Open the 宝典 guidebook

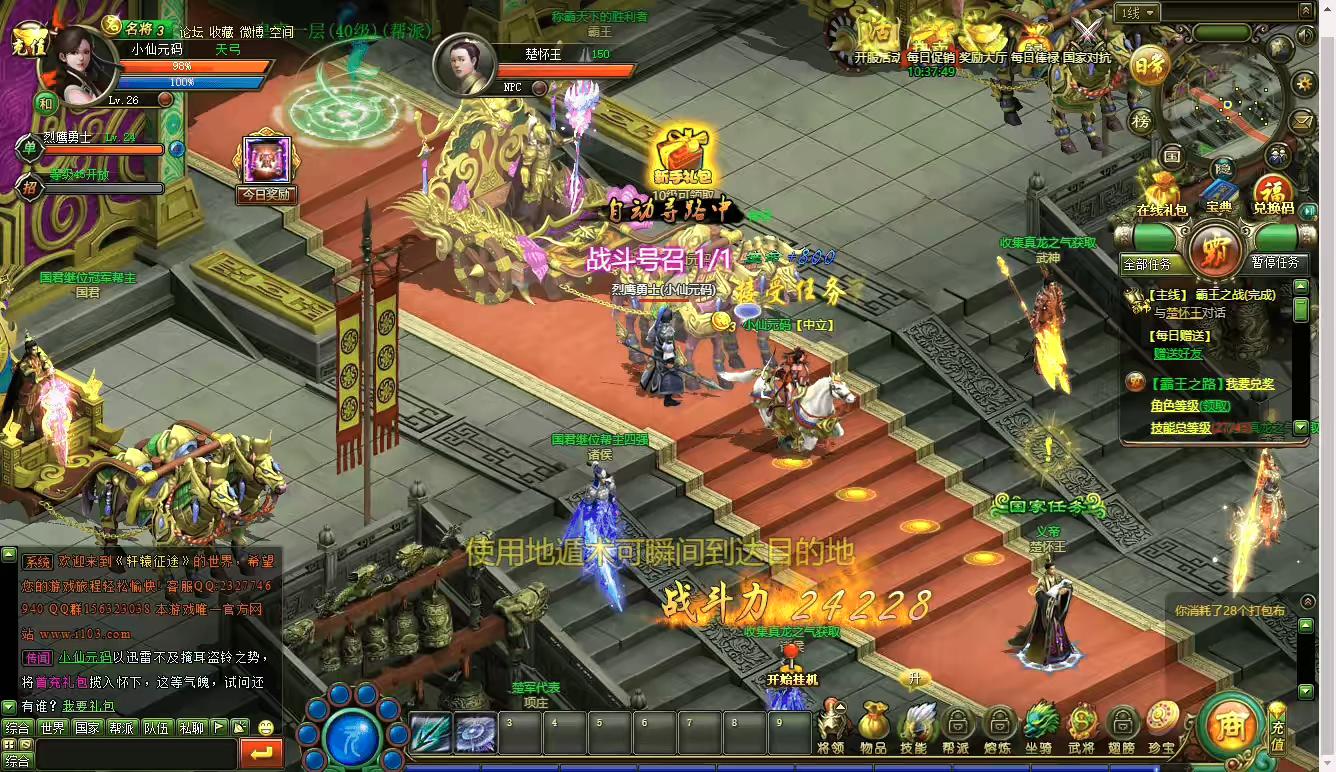[x=1218, y=192]
